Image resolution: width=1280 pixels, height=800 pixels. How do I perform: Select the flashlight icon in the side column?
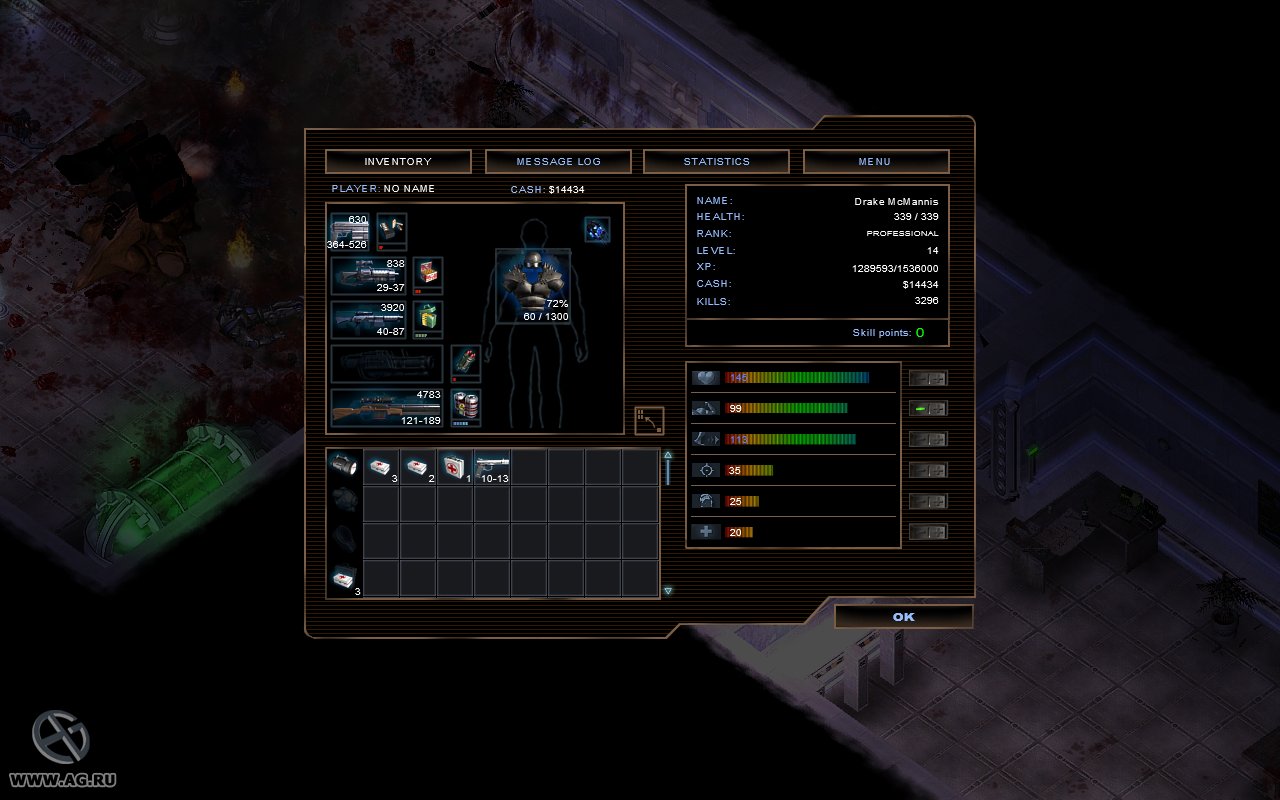[x=343, y=465]
